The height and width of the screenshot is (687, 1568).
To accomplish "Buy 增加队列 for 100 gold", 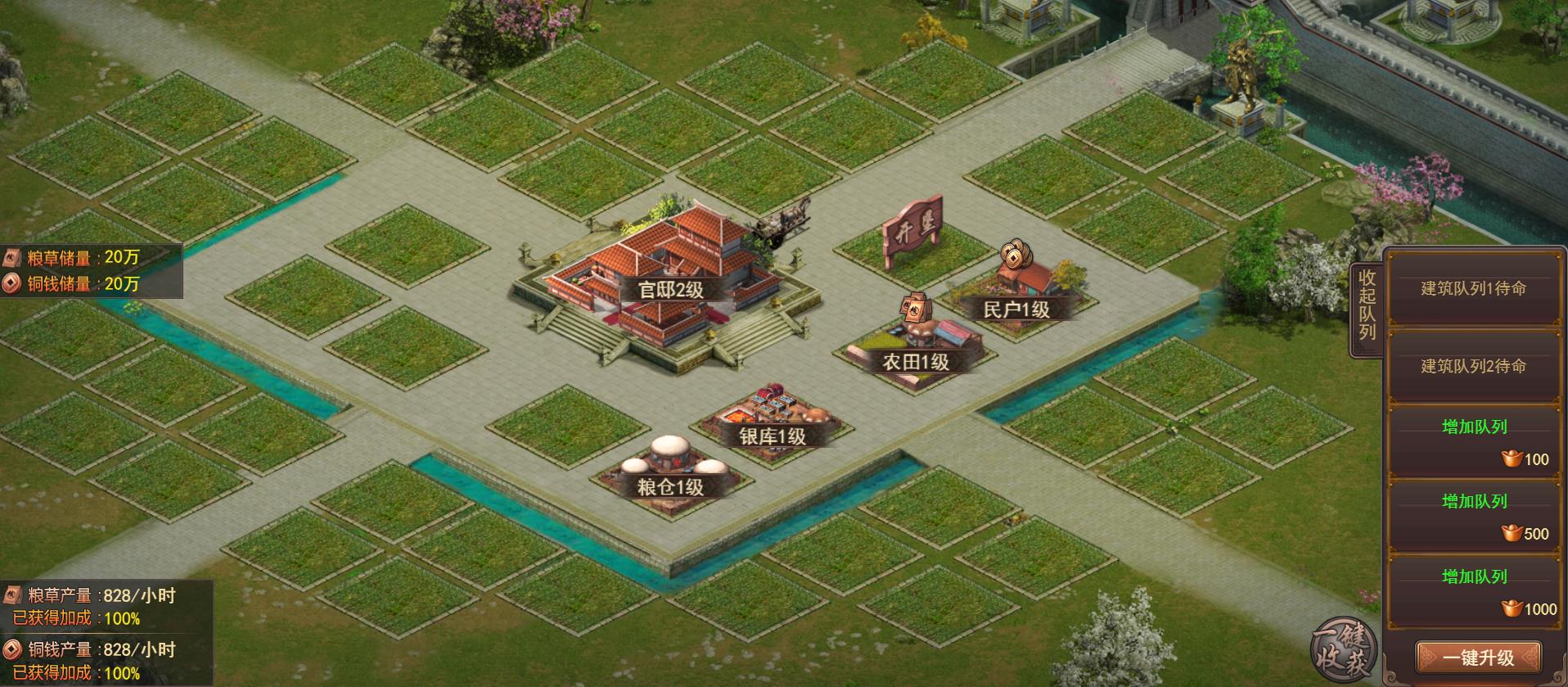I will (x=1474, y=442).
